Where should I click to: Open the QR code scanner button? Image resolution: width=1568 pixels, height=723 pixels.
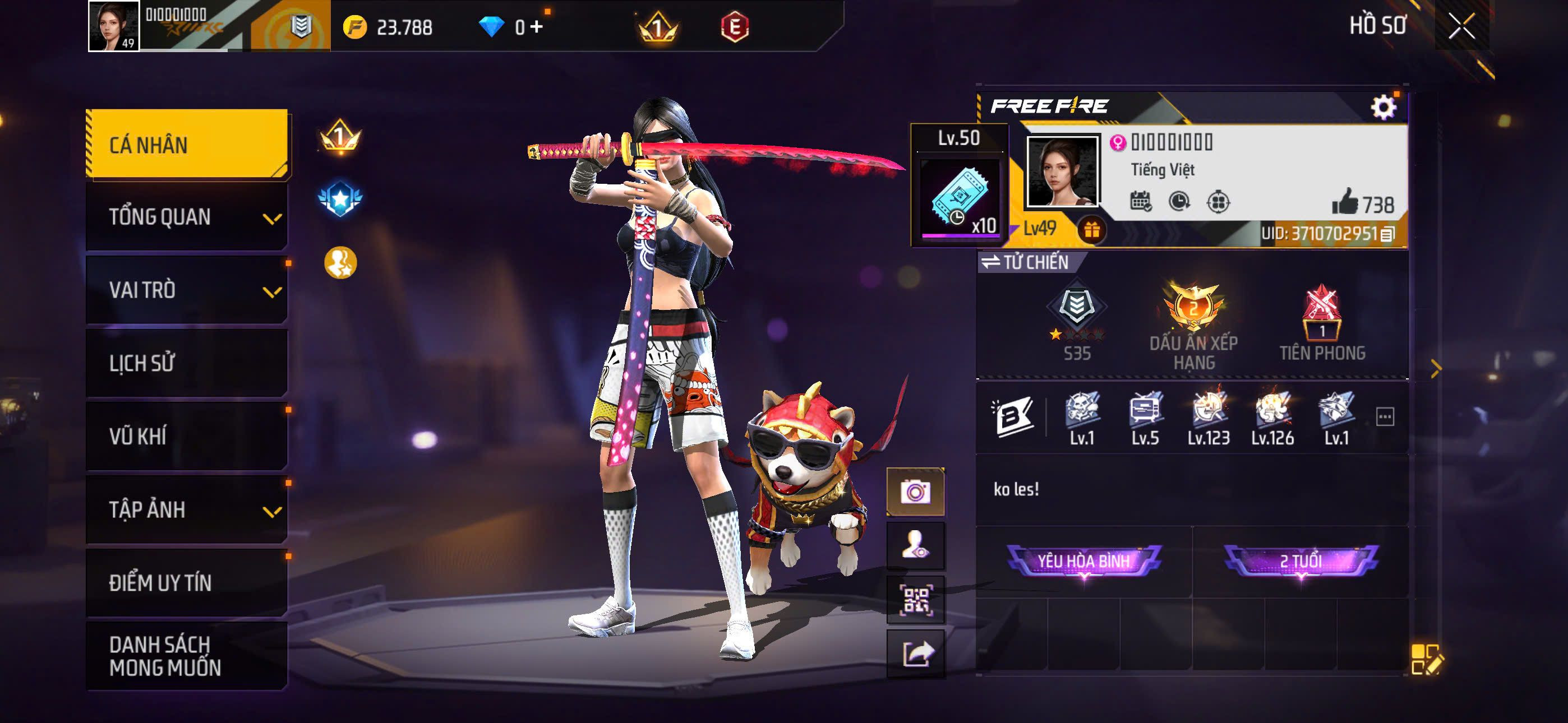coord(915,600)
